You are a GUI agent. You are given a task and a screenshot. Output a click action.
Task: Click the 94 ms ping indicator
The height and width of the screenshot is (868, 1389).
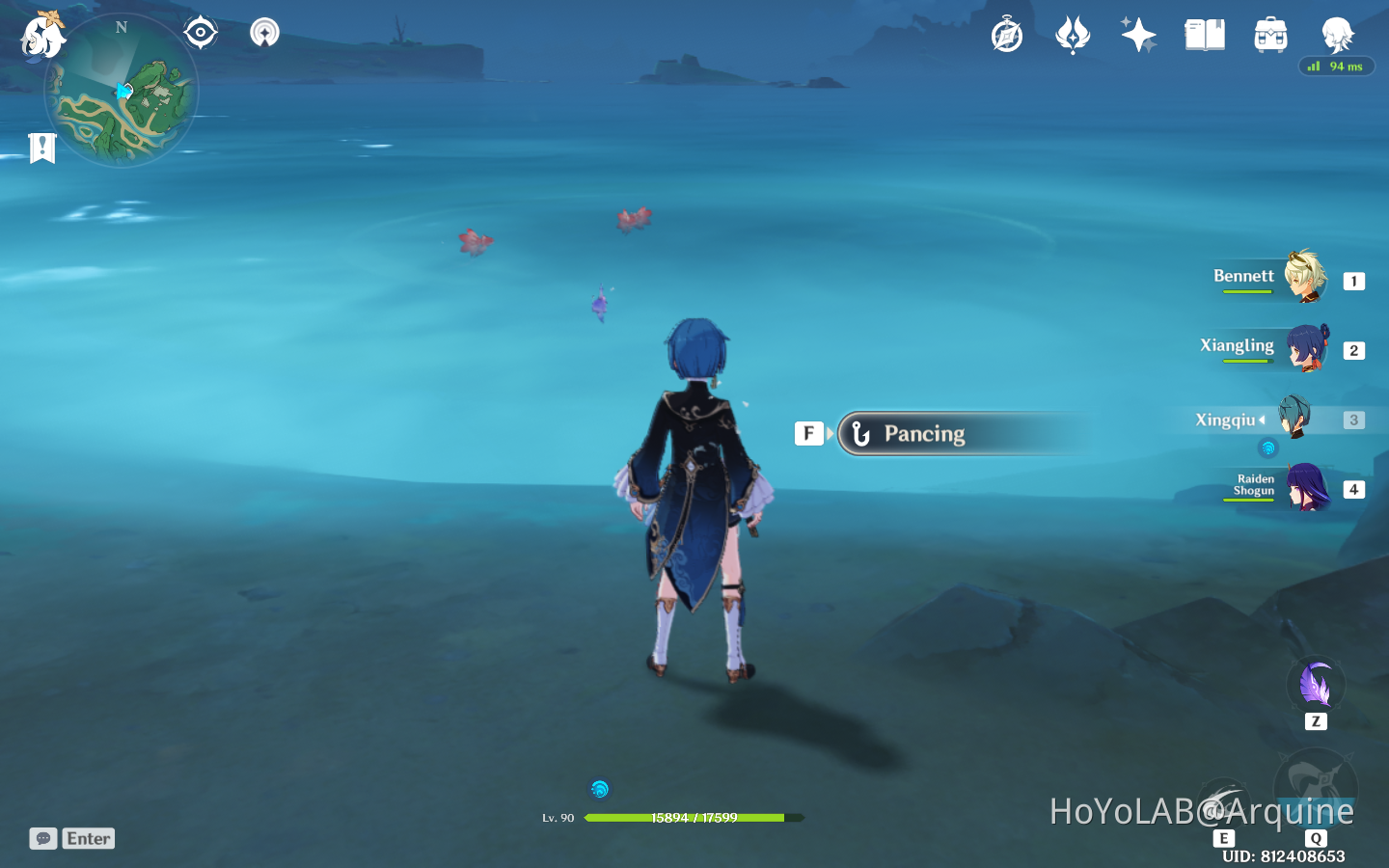coord(1337,66)
